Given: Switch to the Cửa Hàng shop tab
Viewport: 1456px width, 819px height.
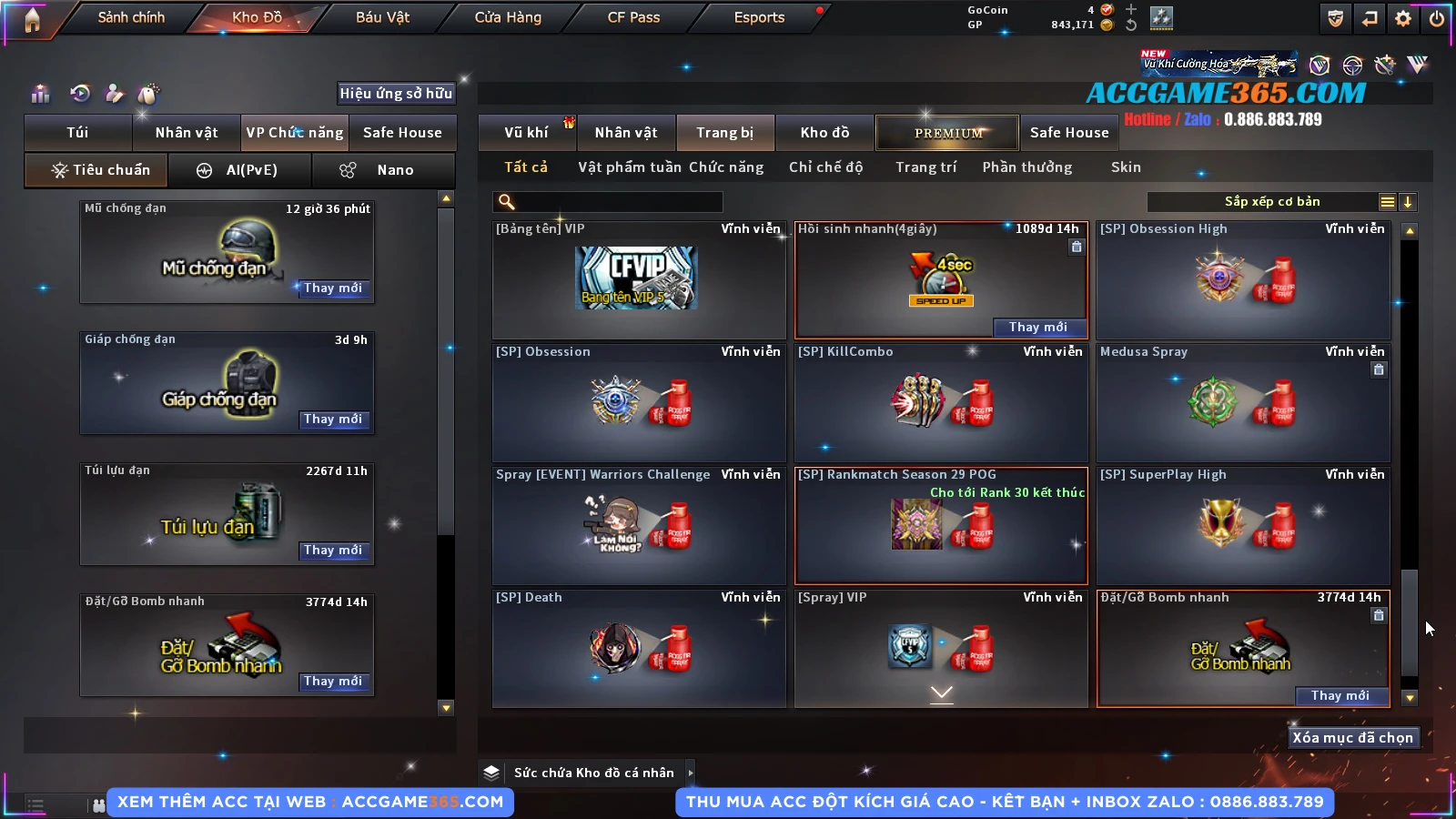Looking at the screenshot, I should [x=508, y=17].
